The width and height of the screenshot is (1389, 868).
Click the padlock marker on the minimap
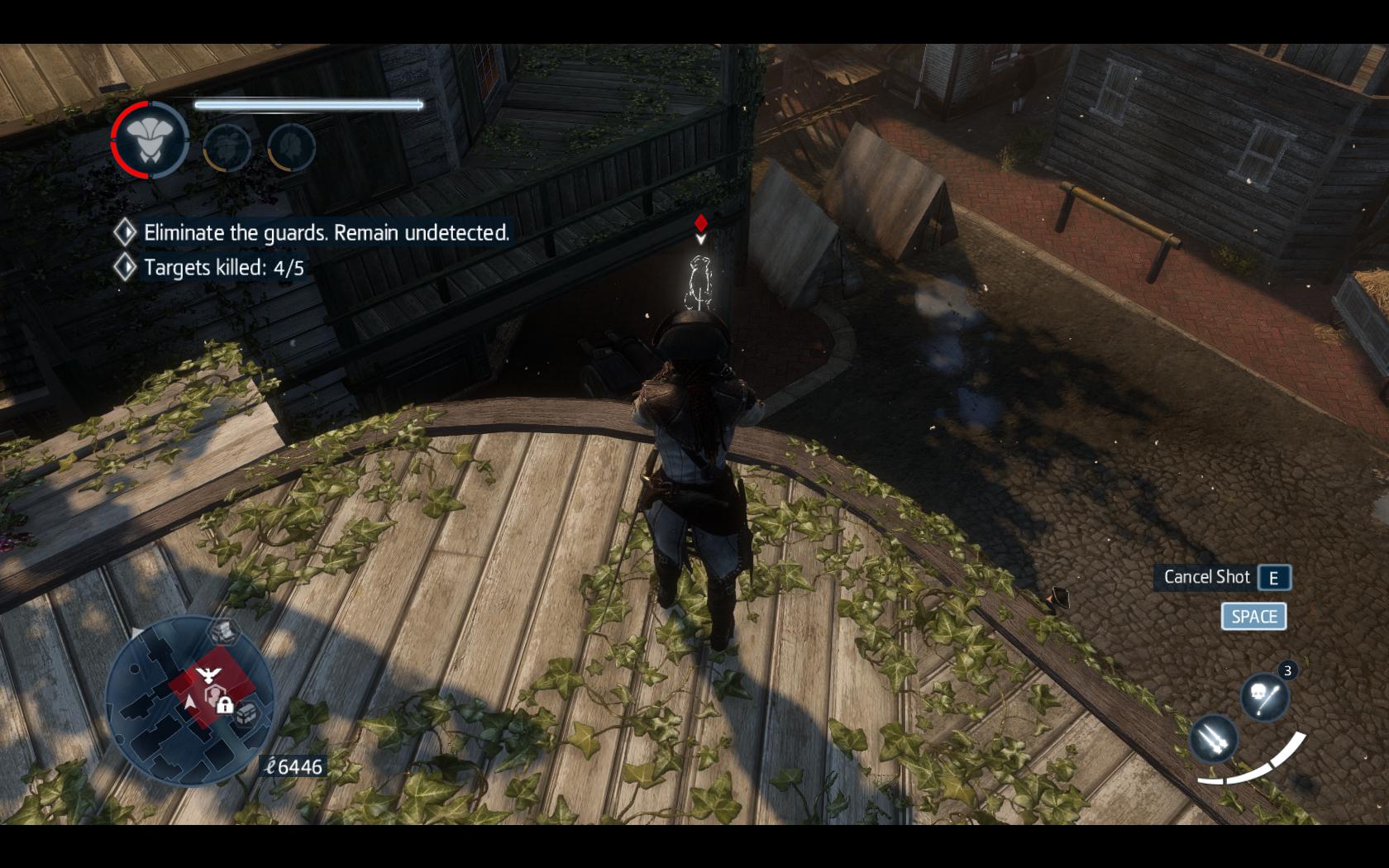[x=224, y=704]
